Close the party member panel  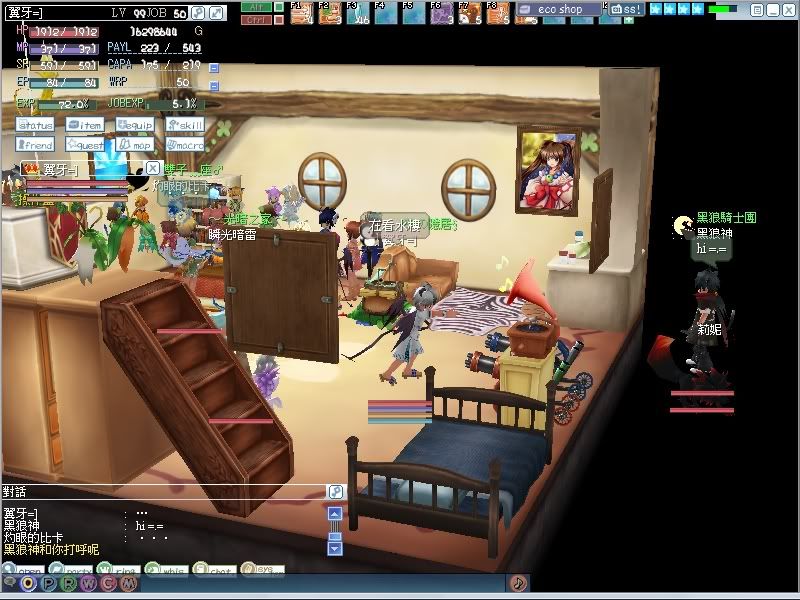[x=152, y=168]
